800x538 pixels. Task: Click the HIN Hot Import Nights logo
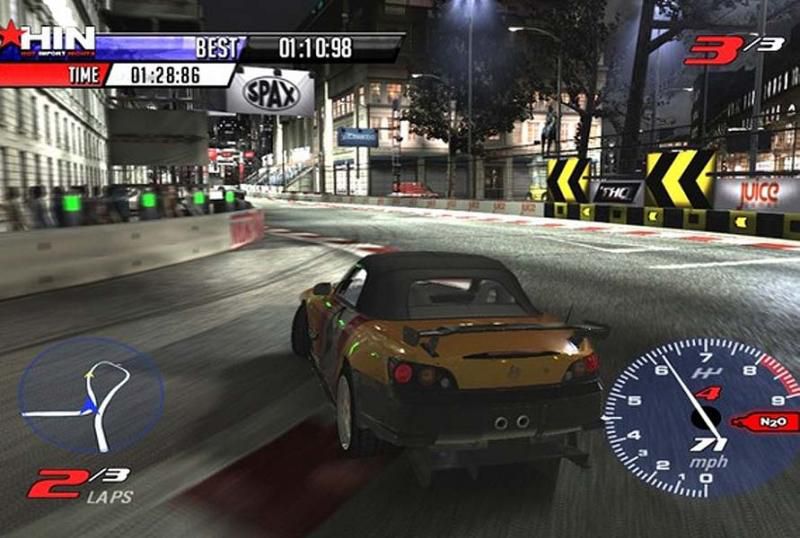click(50, 41)
